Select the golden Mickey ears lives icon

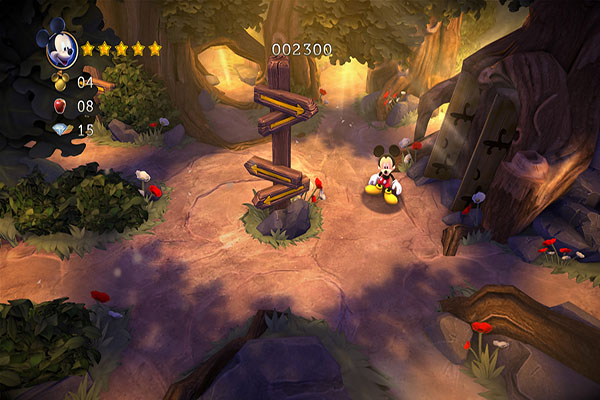(59, 83)
